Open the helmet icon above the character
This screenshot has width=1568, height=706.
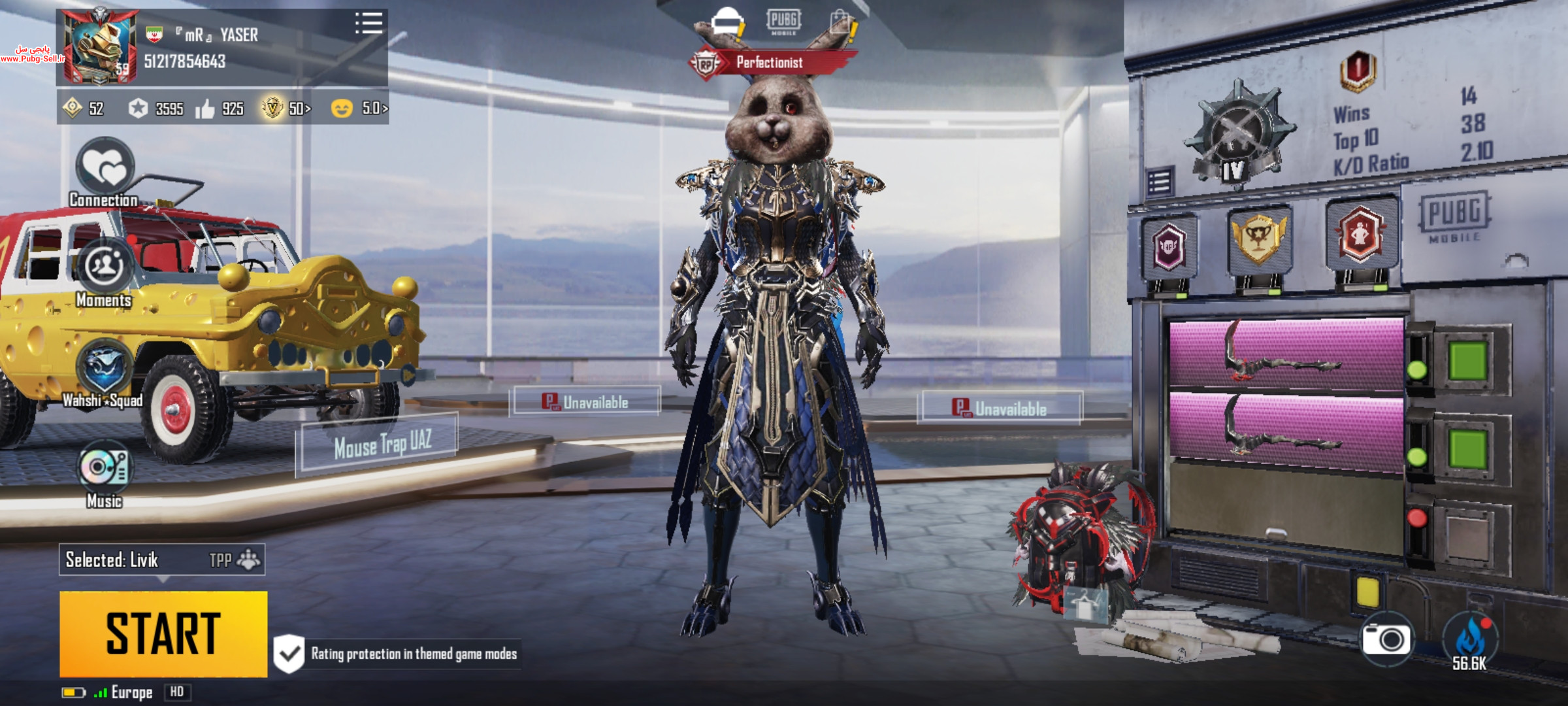[x=727, y=22]
